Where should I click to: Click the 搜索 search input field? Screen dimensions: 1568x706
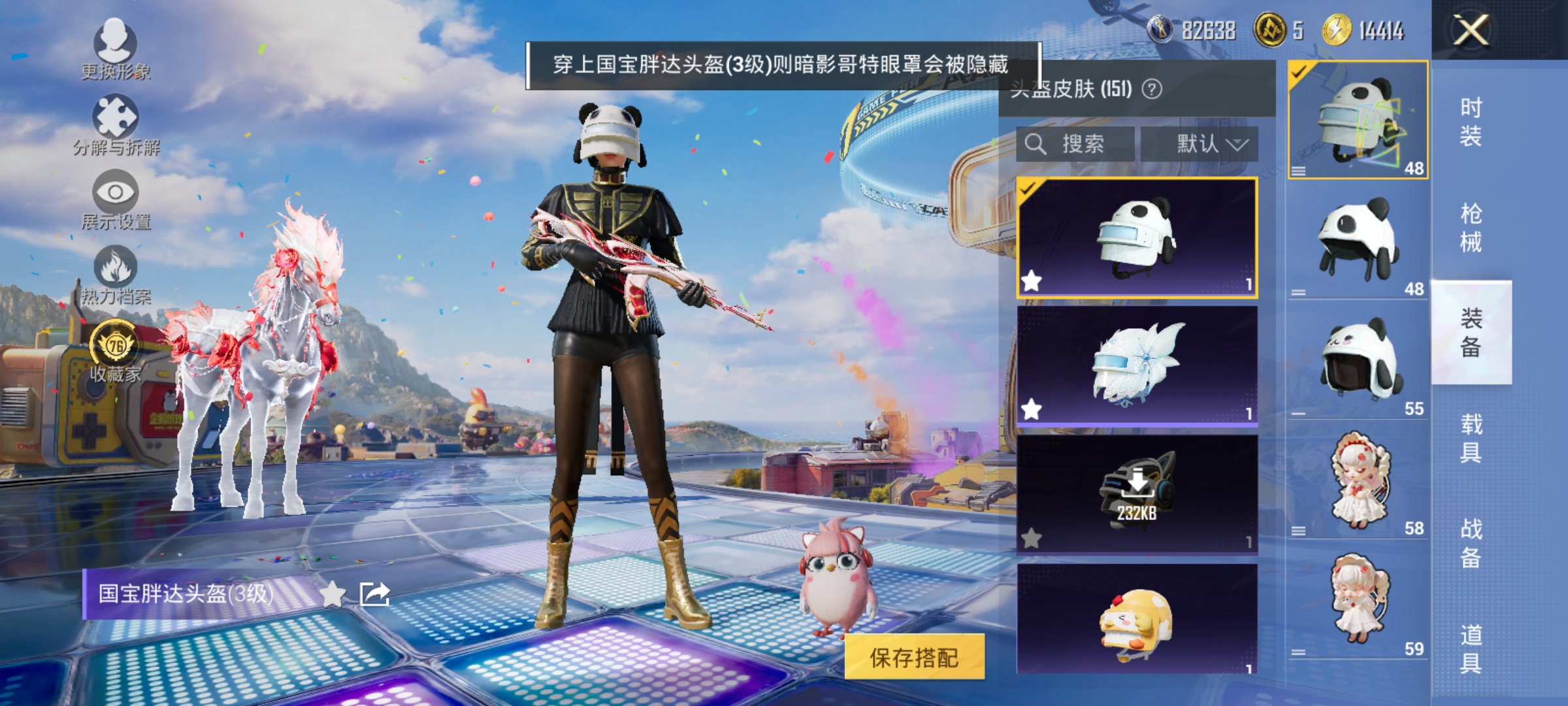[x=1085, y=144]
